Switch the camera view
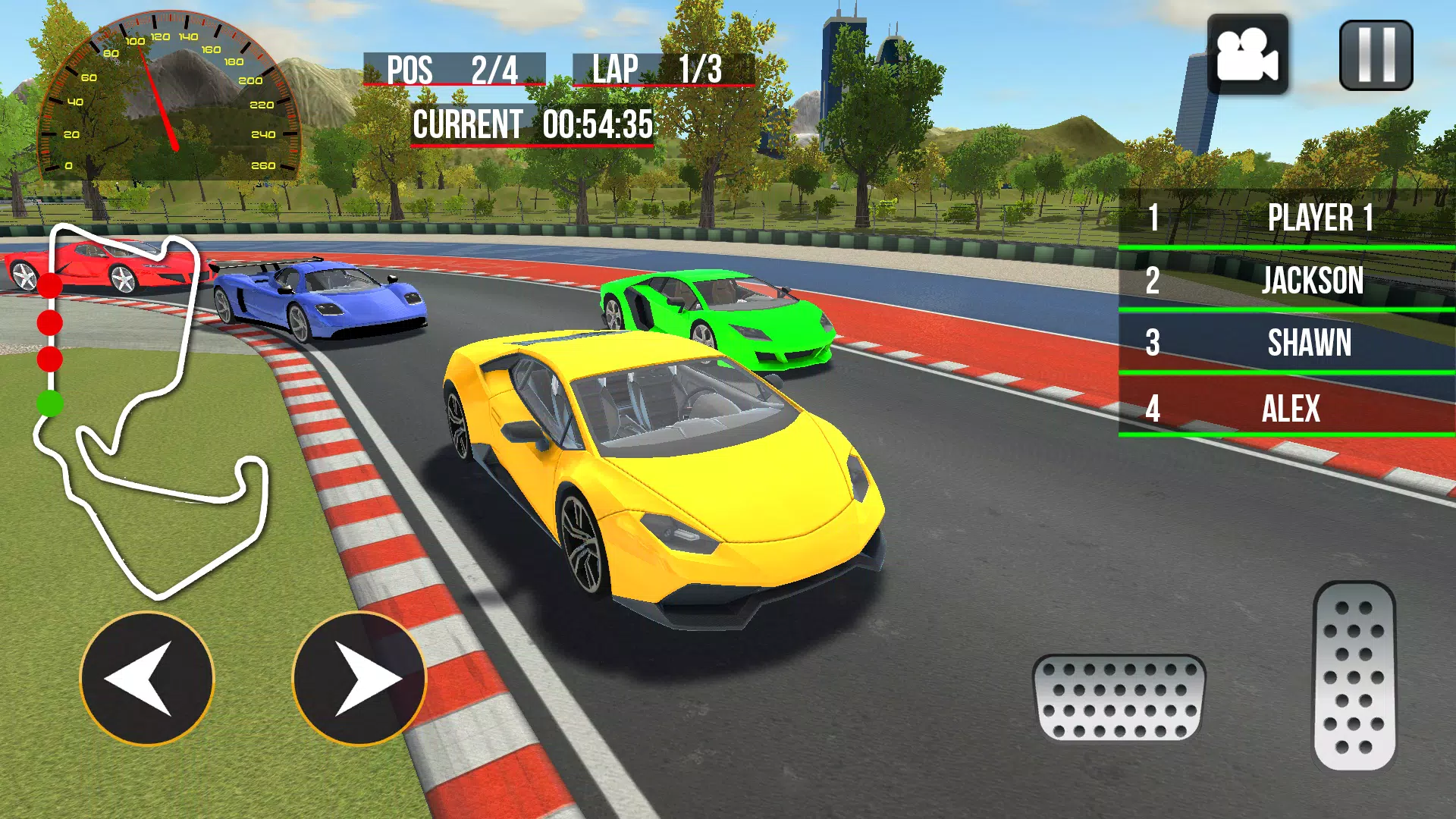This screenshot has width=1456, height=819. (x=1247, y=55)
